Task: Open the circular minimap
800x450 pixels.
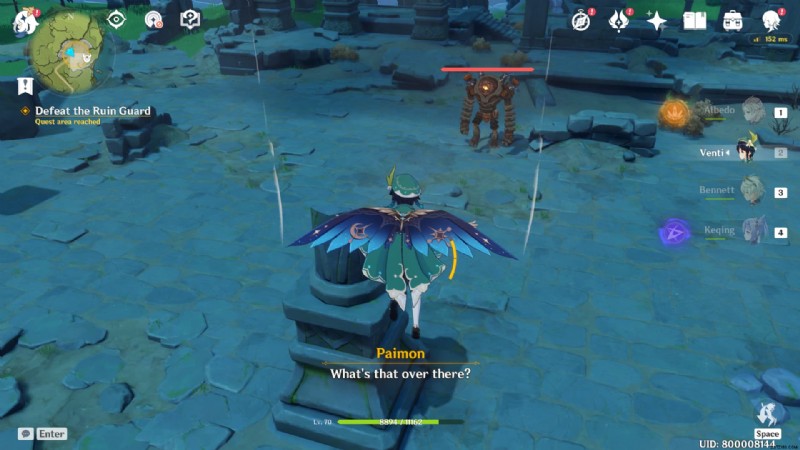Action: tap(69, 52)
